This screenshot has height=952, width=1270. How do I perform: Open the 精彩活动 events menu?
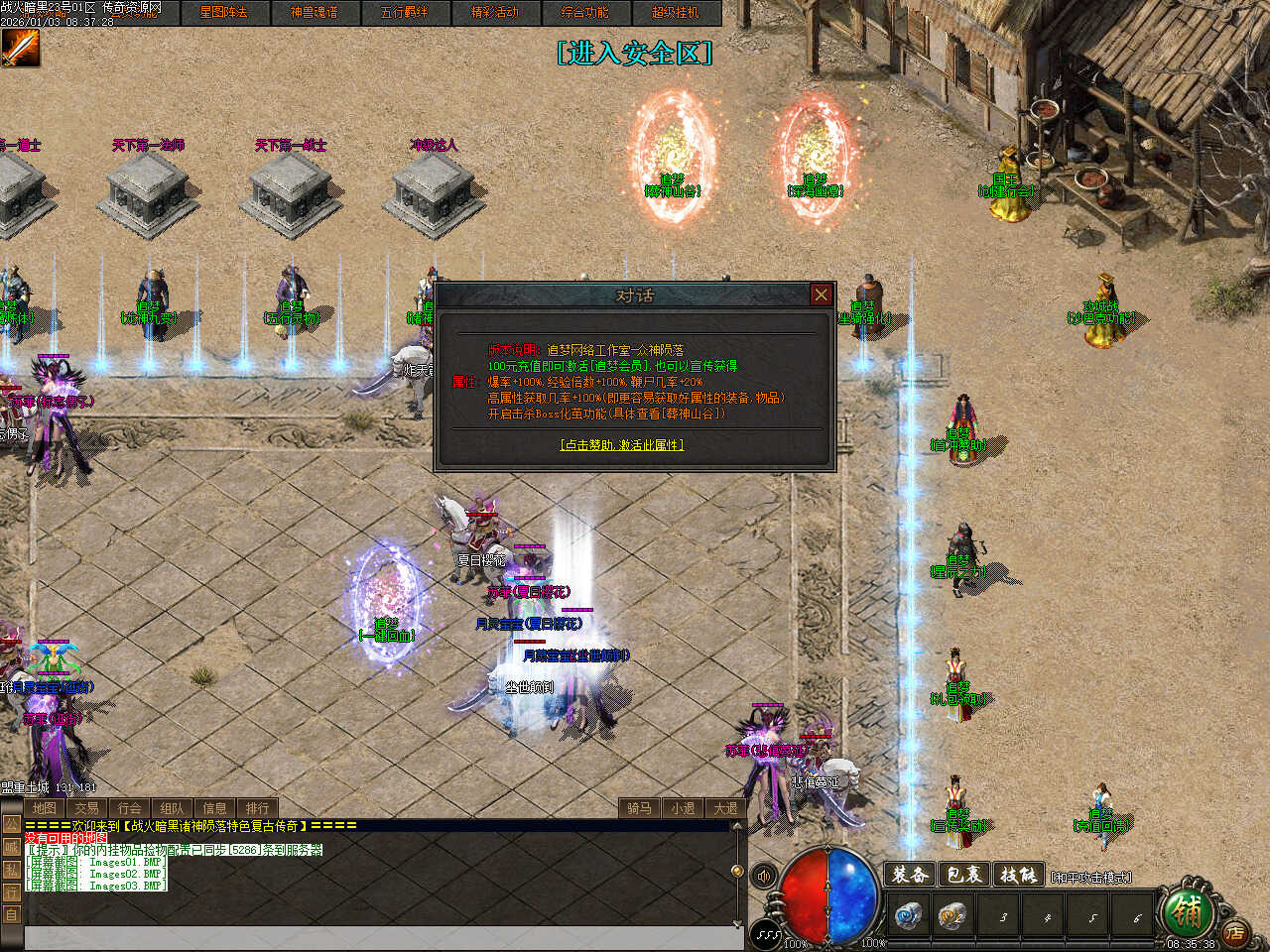(494, 12)
